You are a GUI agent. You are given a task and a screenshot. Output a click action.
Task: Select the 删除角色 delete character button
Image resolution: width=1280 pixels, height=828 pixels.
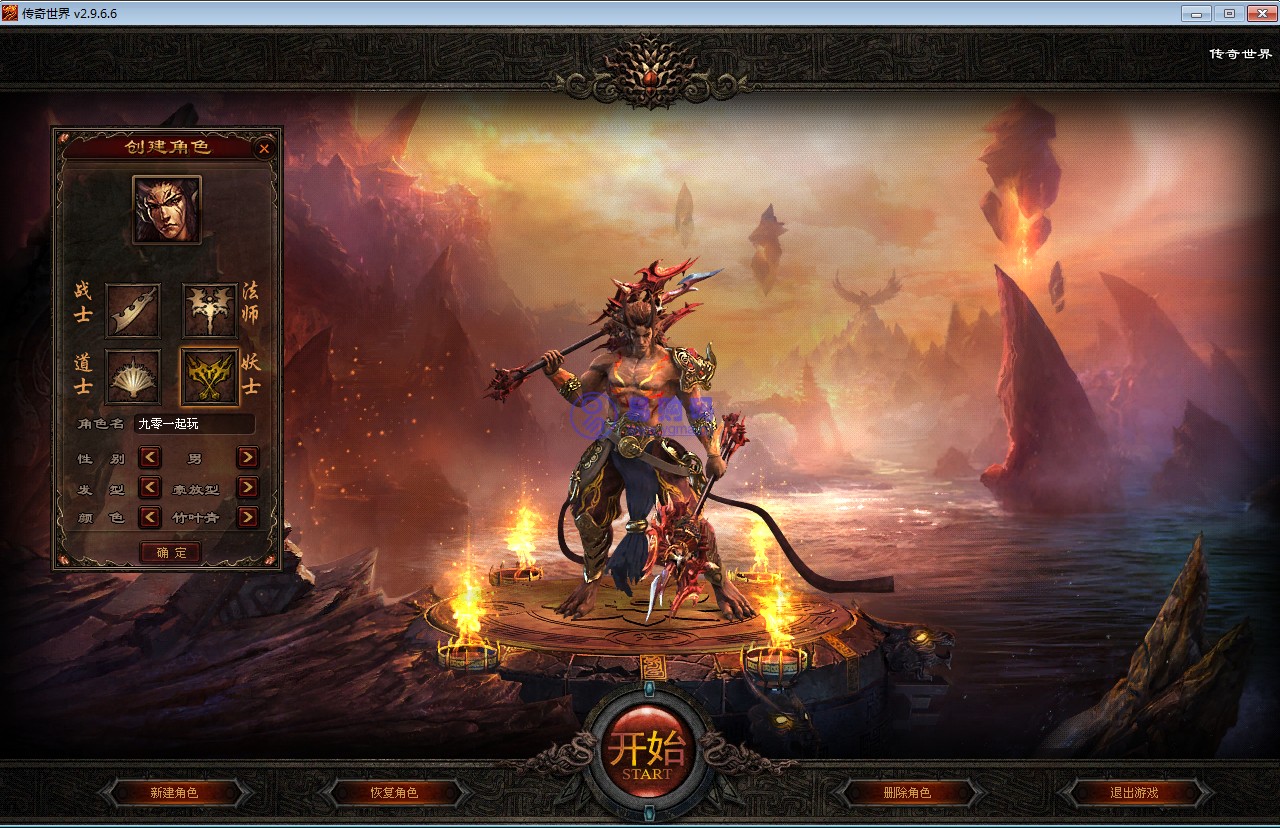[x=906, y=793]
